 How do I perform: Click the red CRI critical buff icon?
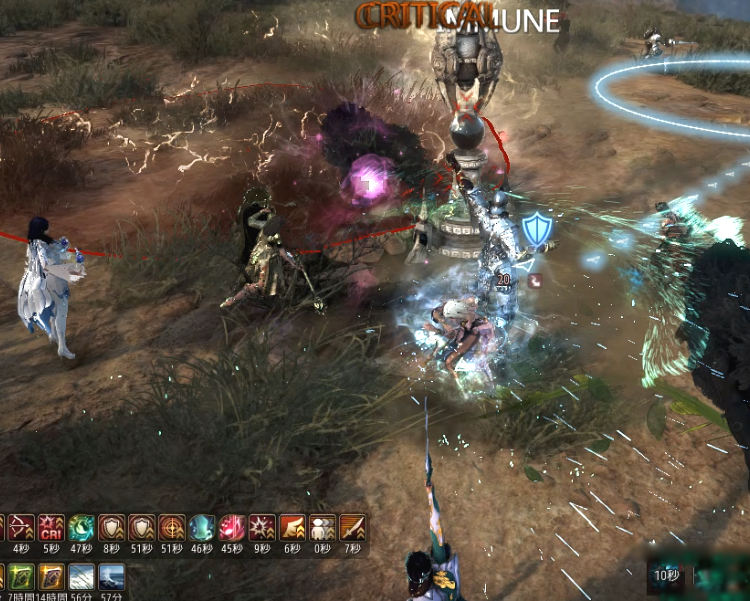coord(50,527)
